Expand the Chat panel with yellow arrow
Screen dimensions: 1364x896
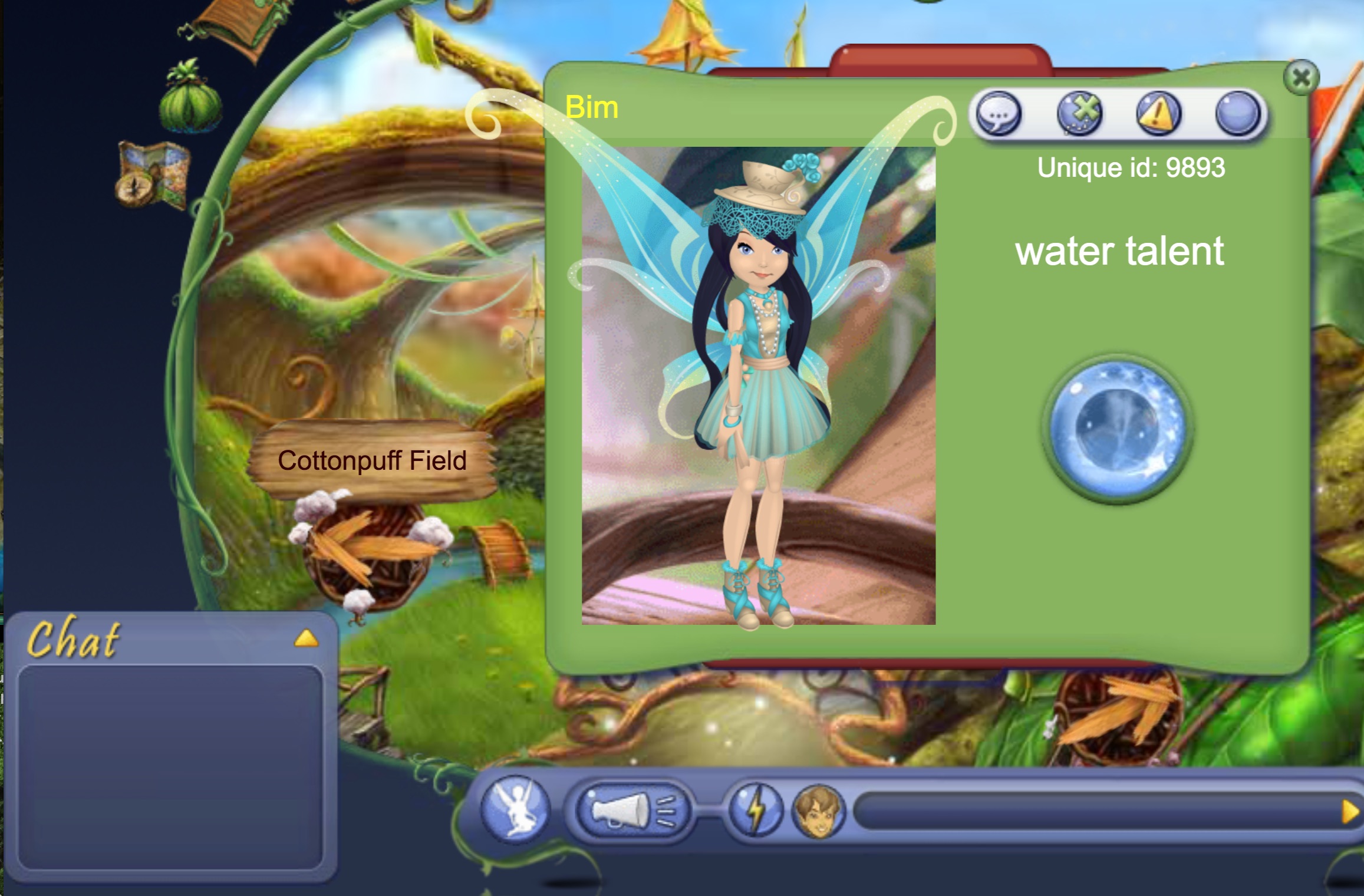pos(306,638)
